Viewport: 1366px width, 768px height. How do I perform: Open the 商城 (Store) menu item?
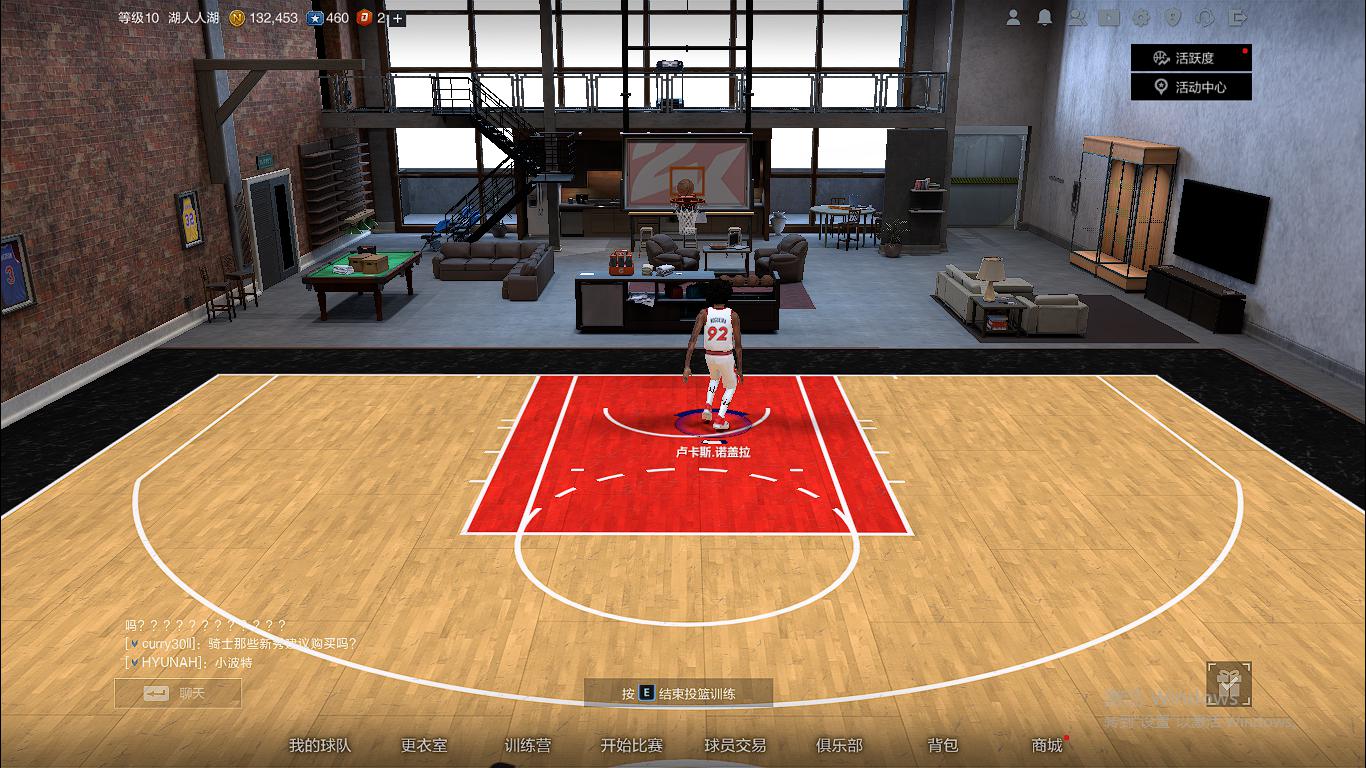coord(1046,746)
